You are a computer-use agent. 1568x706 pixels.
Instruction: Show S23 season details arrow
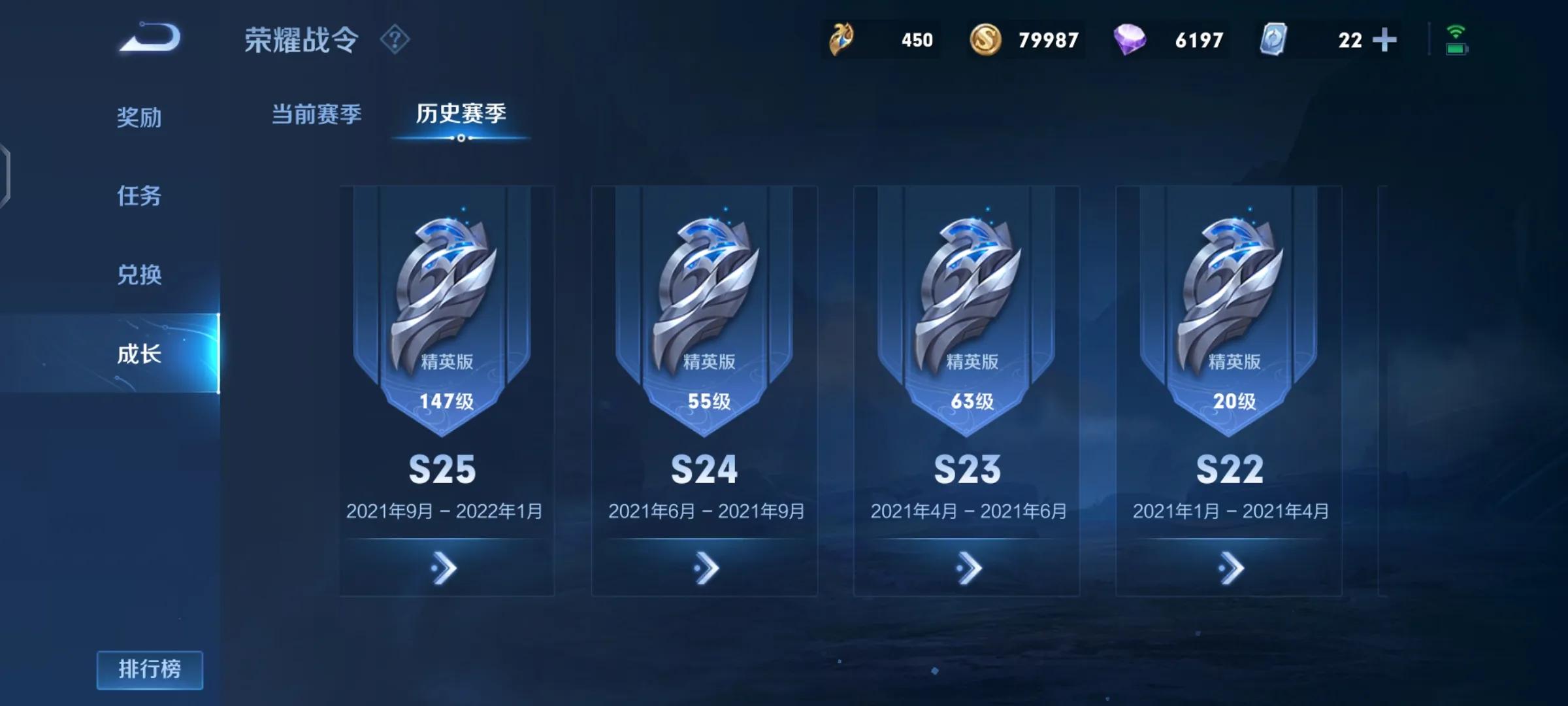[968, 567]
